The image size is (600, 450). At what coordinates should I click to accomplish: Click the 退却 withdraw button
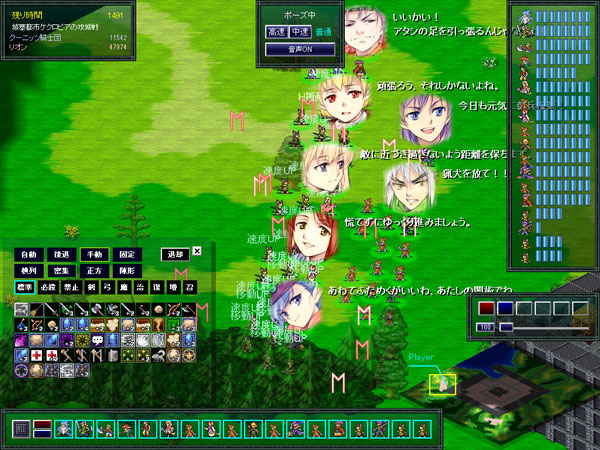174,254
